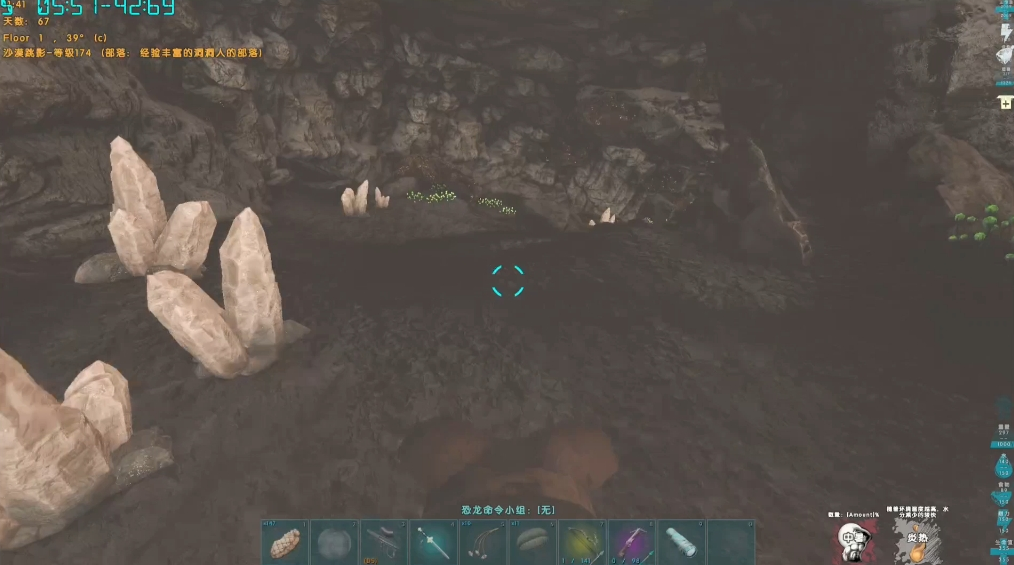Select the dark green seed pod slot
The height and width of the screenshot is (565, 1014).
point(532,543)
